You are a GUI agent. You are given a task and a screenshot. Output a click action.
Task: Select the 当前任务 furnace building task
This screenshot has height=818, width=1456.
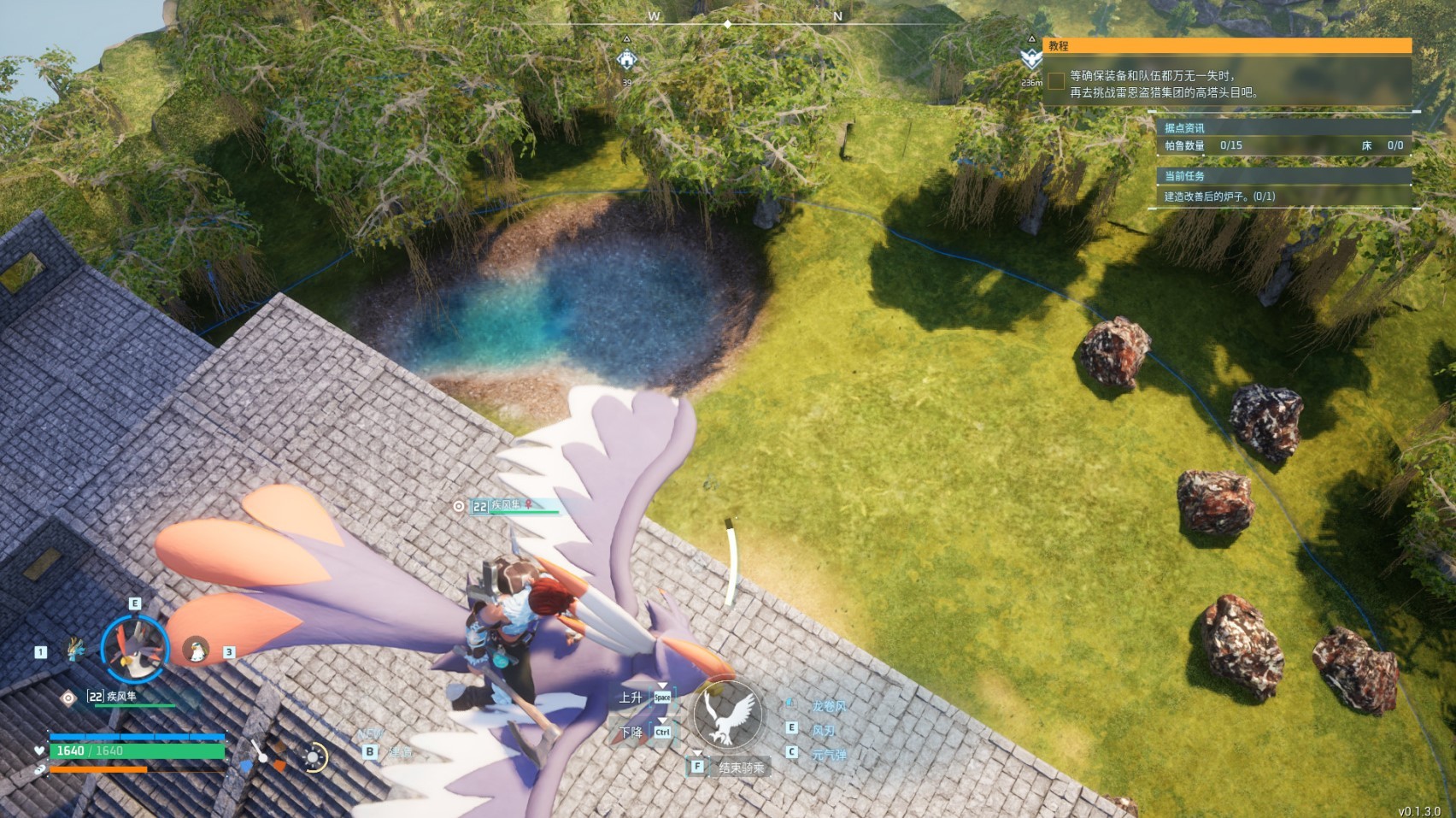coord(1219,197)
